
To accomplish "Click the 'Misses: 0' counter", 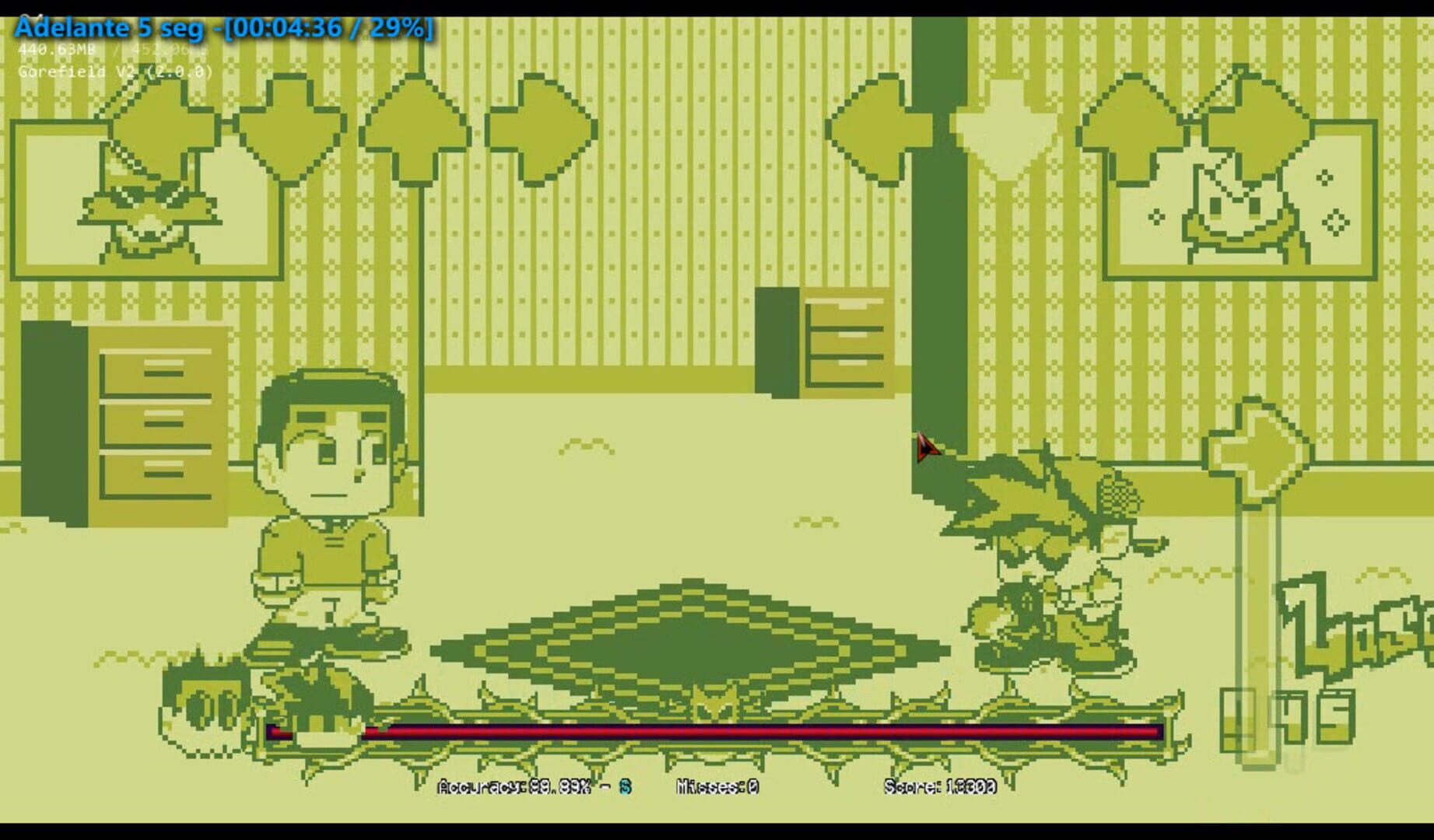I will point(714,786).
